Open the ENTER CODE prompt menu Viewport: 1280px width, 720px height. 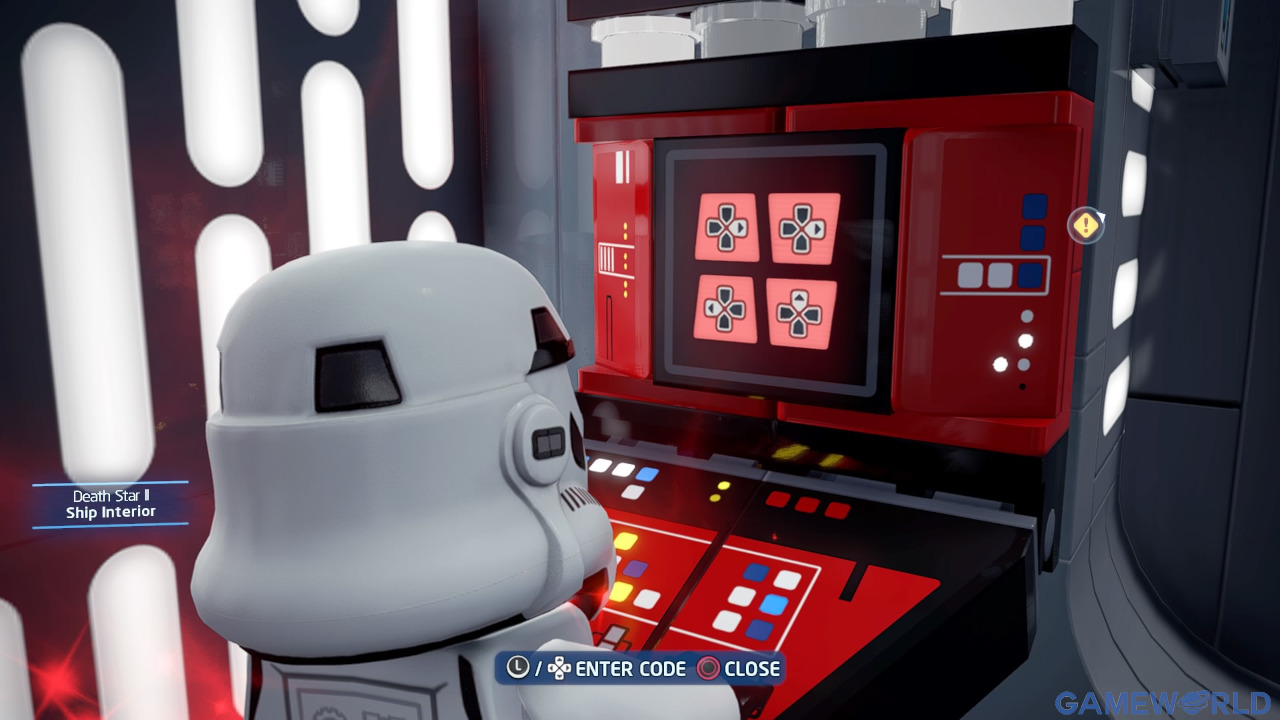click(x=632, y=668)
